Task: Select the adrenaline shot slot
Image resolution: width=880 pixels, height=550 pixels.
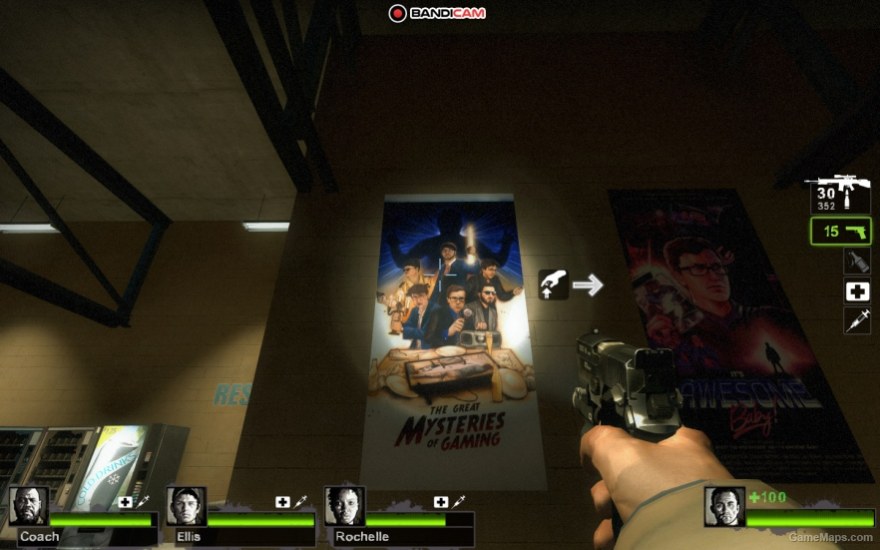Action: click(x=857, y=321)
